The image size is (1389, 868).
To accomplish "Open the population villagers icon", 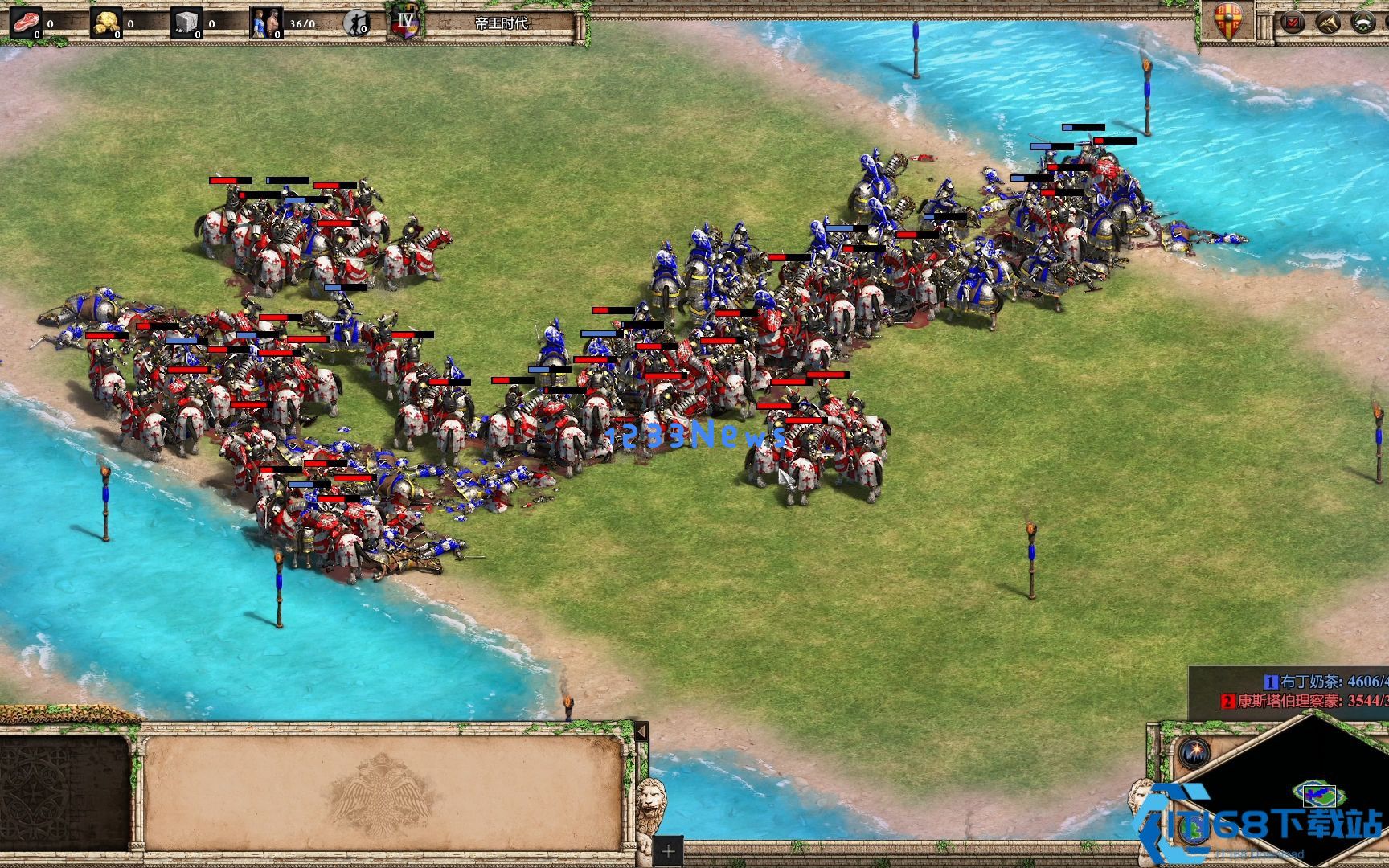I will (266, 22).
